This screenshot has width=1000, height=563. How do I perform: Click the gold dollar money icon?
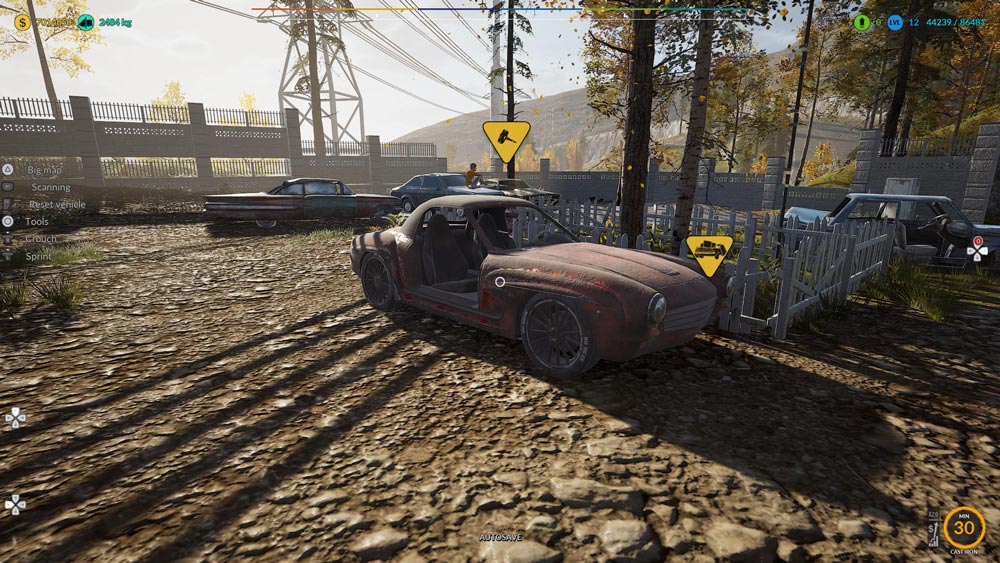click(x=22, y=21)
